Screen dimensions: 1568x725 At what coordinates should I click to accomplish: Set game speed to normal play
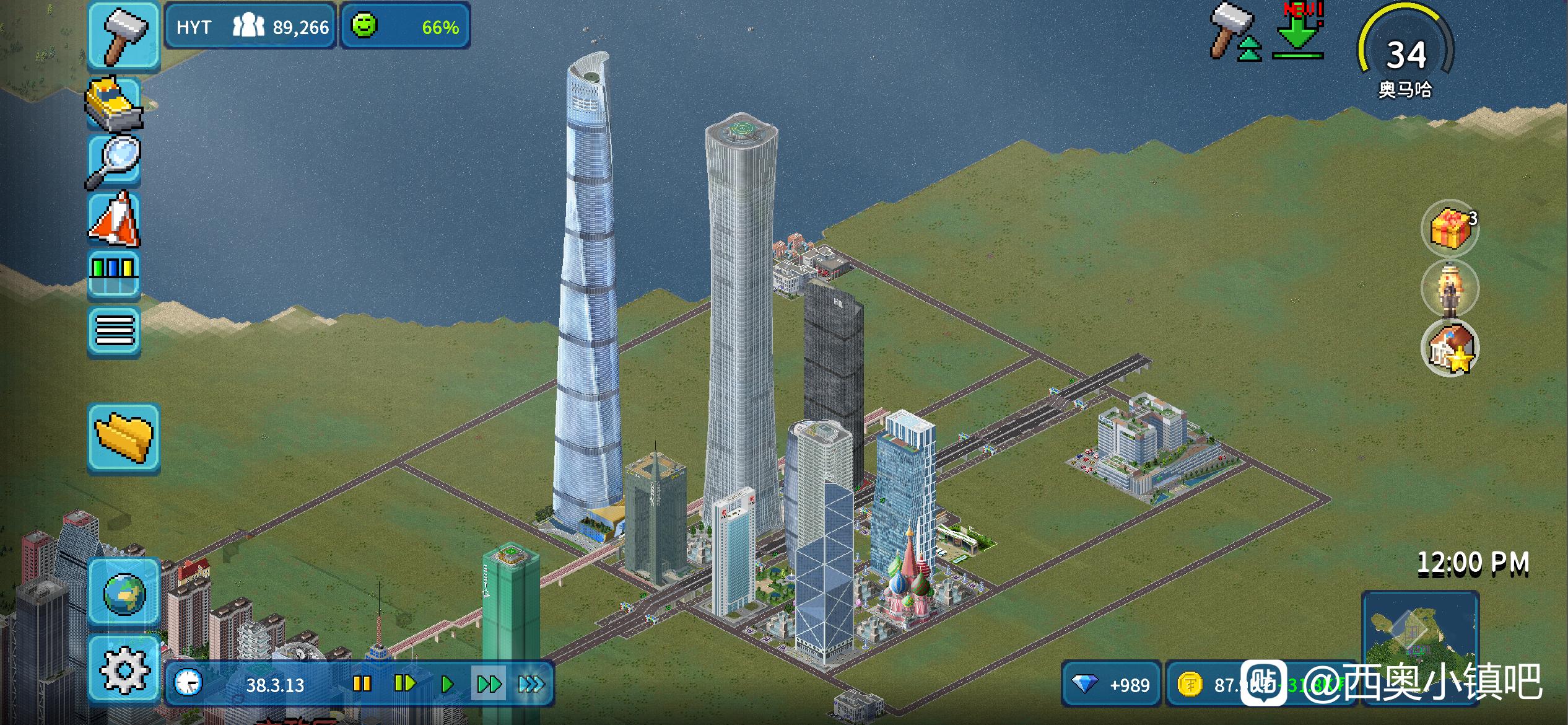[x=446, y=684]
